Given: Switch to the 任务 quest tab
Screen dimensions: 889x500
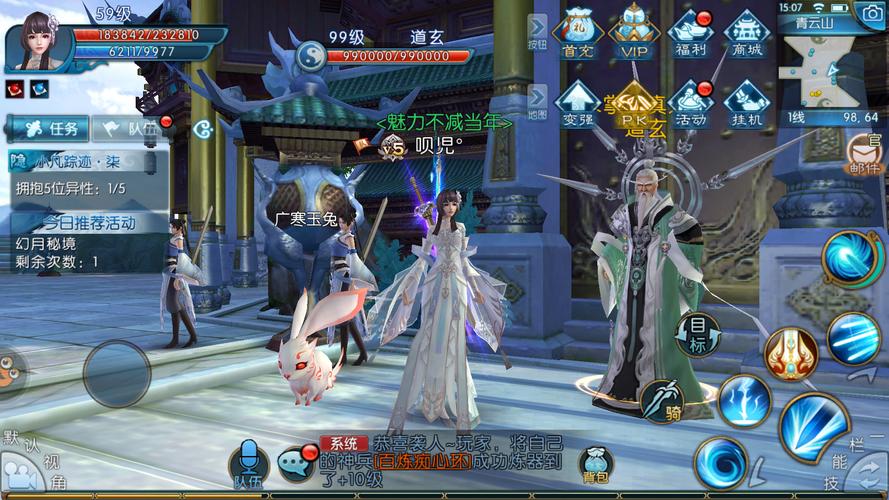Looking at the screenshot, I should point(48,128).
